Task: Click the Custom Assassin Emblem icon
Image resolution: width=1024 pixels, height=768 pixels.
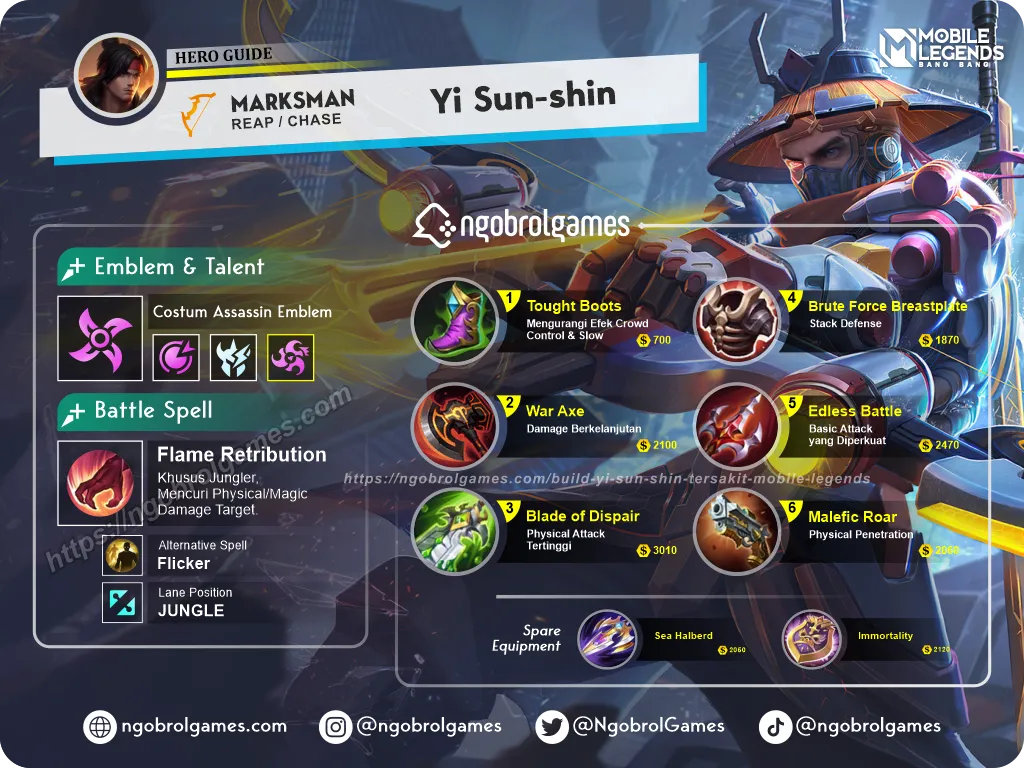Action: click(96, 340)
